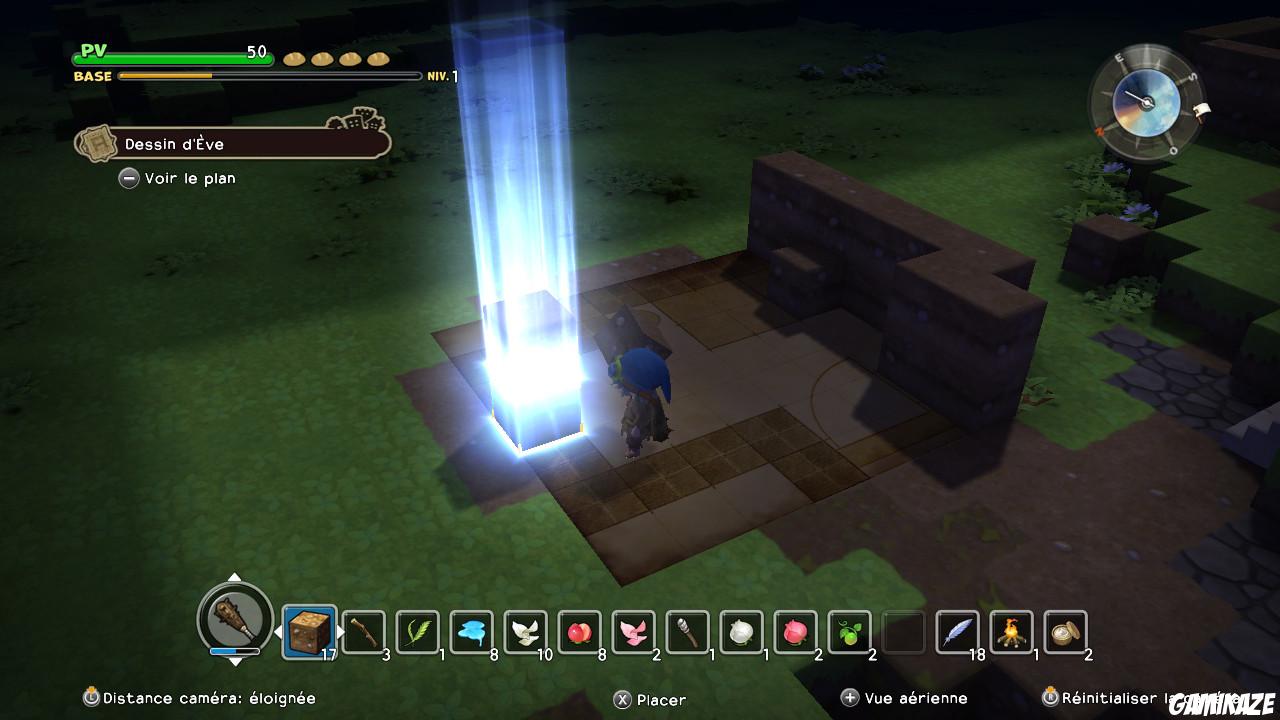
Task: Open the up arrow above the weapon slot
Action: [x=235, y=578]
